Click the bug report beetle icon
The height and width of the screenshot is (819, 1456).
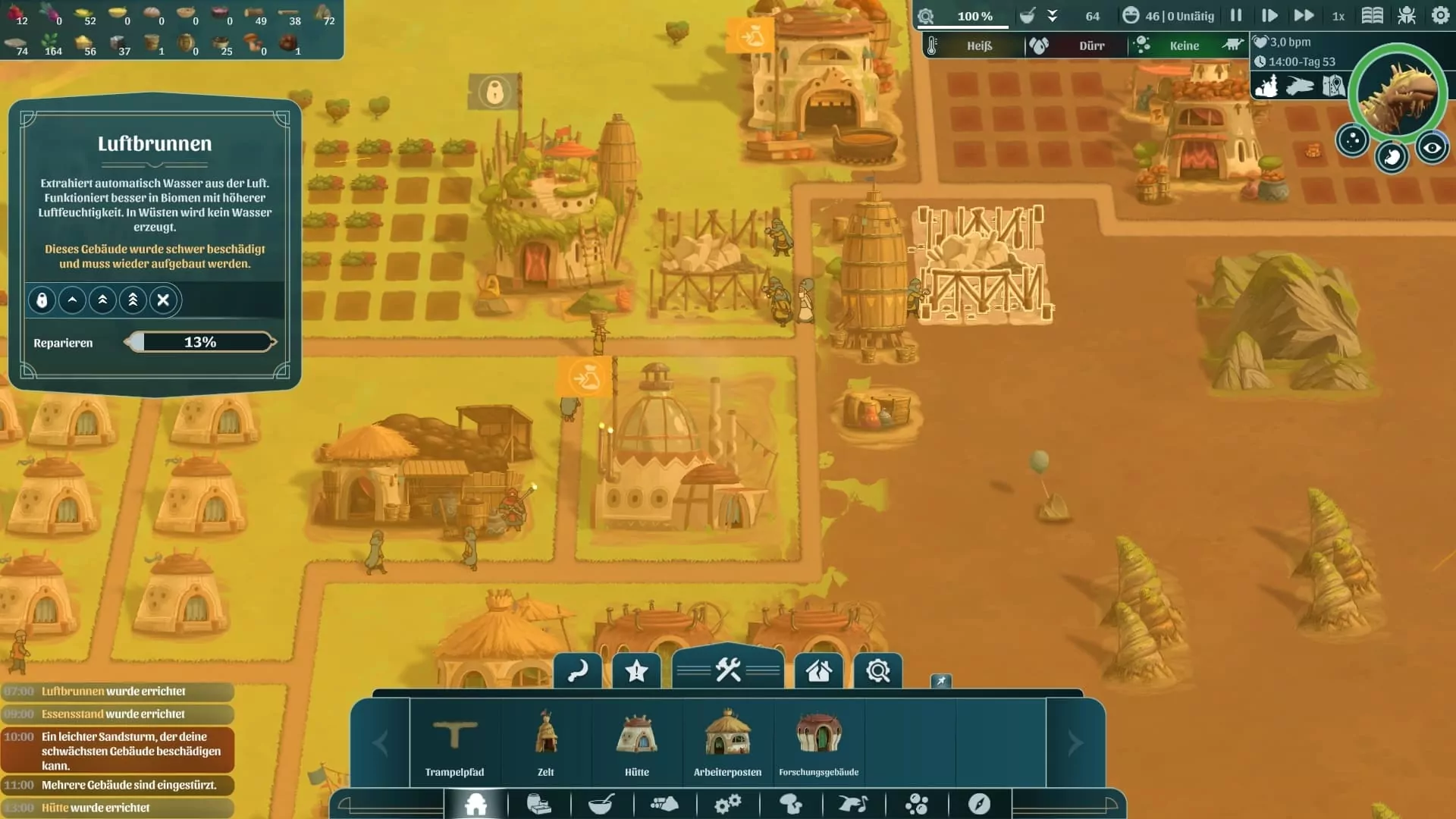click(1407, 16)
